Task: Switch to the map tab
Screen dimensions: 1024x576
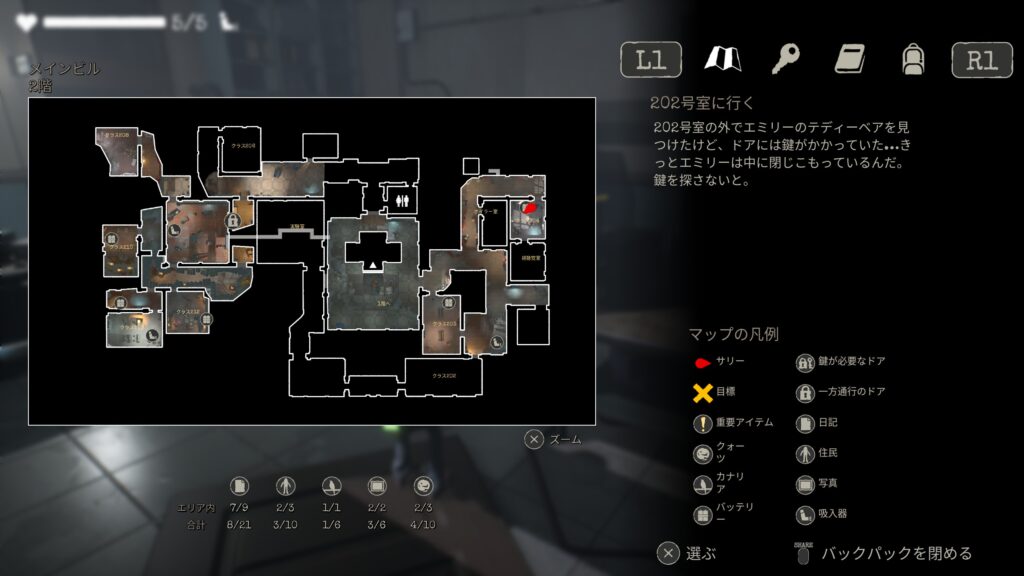Action: [x=721, y=59]
